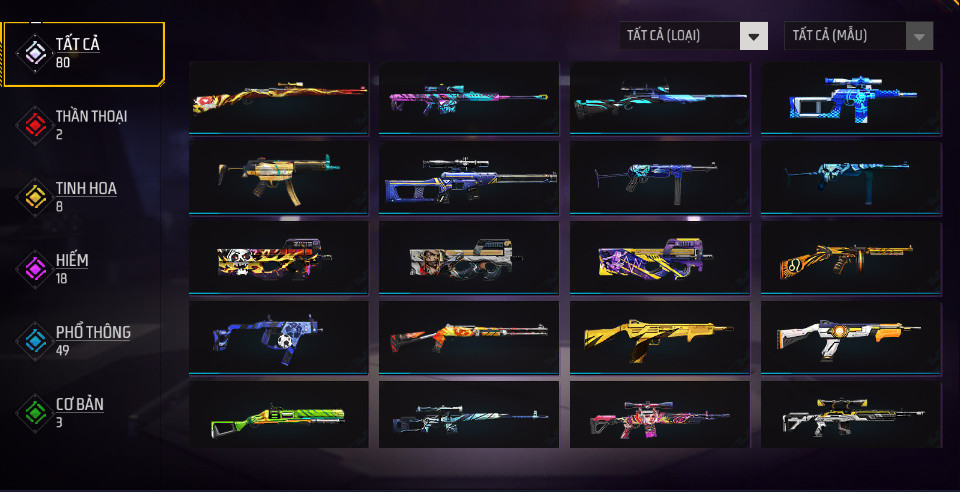This screenshot has height=492, width=960.
Task: Select the skull-decorated yellow P90 skin
Action: [x=279, y=257]
